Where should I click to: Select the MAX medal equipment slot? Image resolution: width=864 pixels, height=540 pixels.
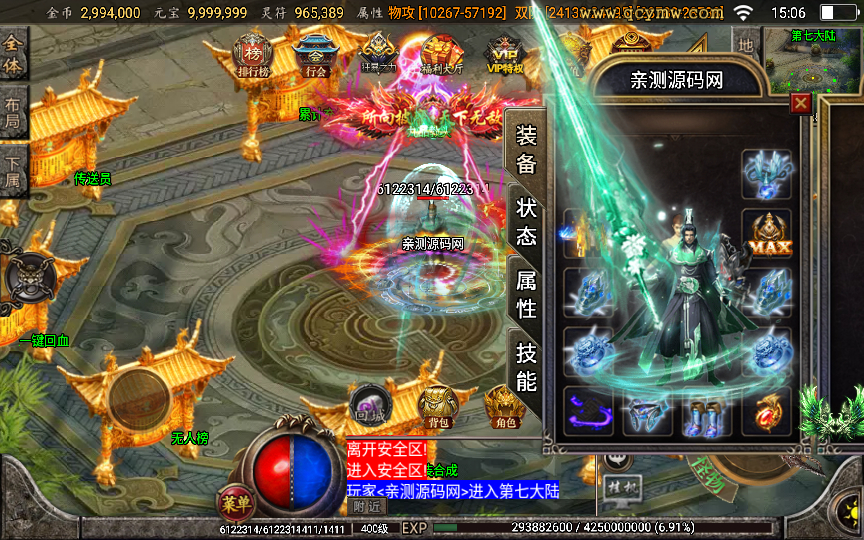pyautogui.click(x=766, y=233)
